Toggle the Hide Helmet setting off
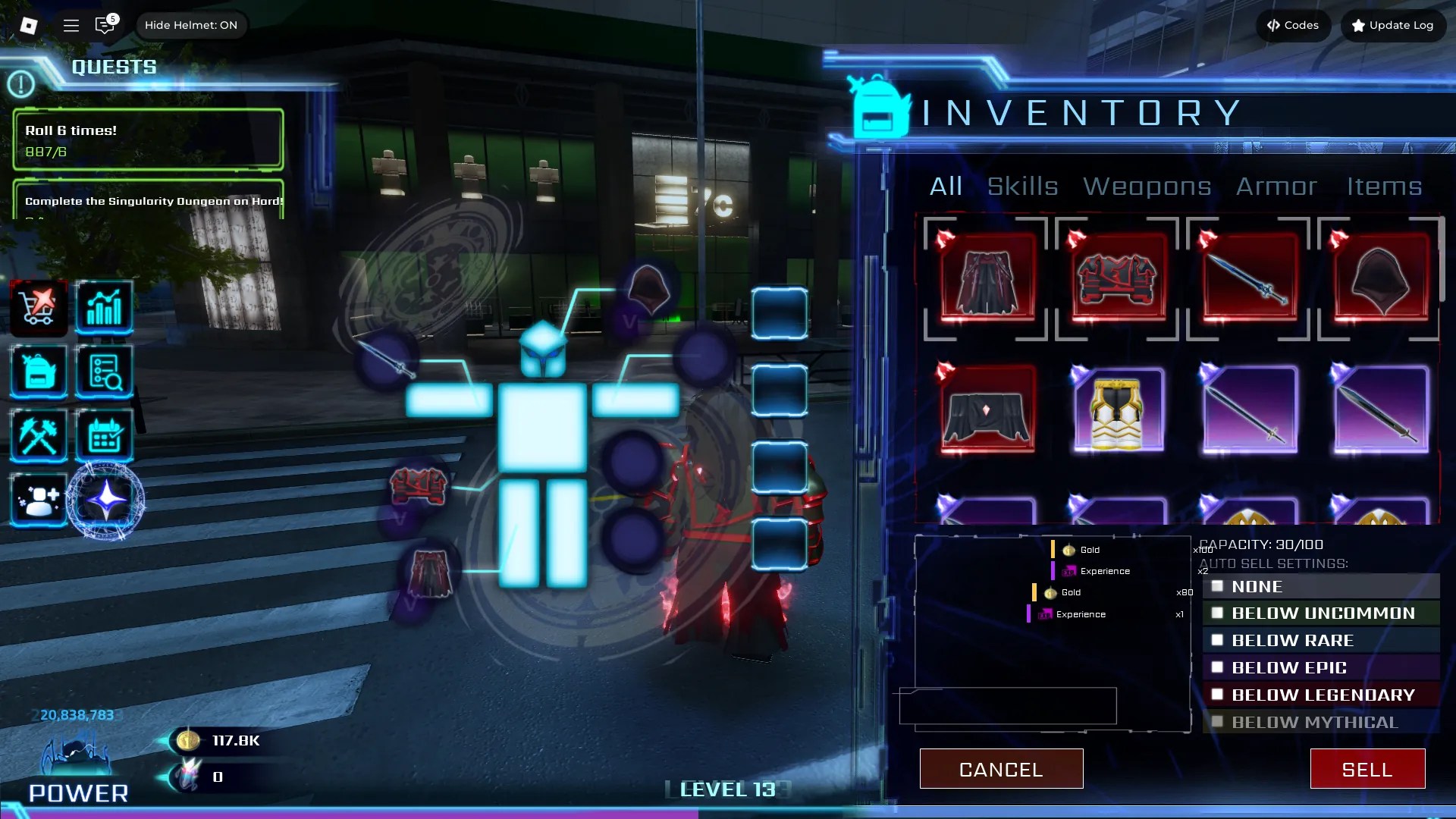The width and height of the screenshot is (1456, 819). point(191,24)
